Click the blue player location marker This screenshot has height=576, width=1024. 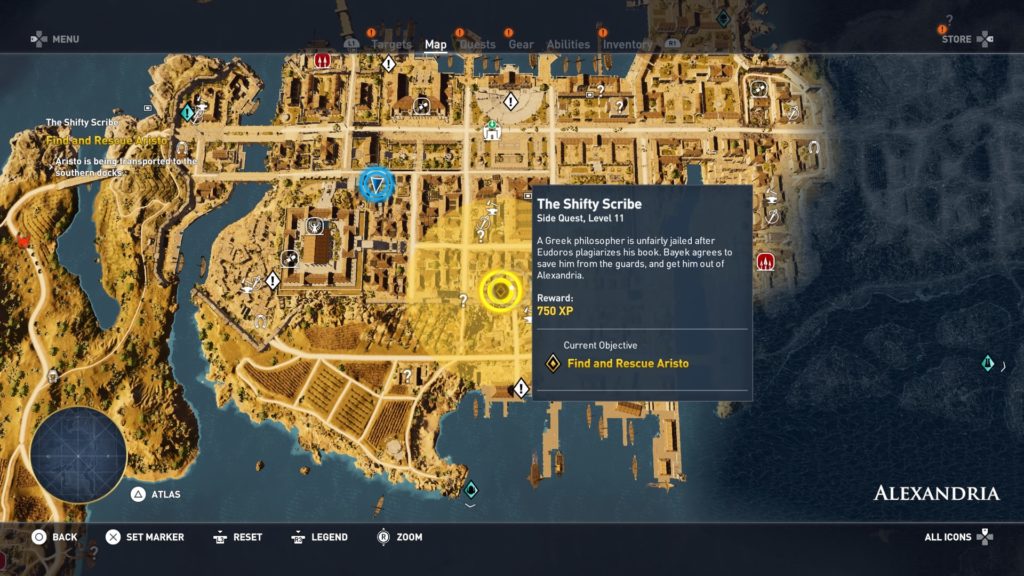pyautogui.click(x=377, y=184)
